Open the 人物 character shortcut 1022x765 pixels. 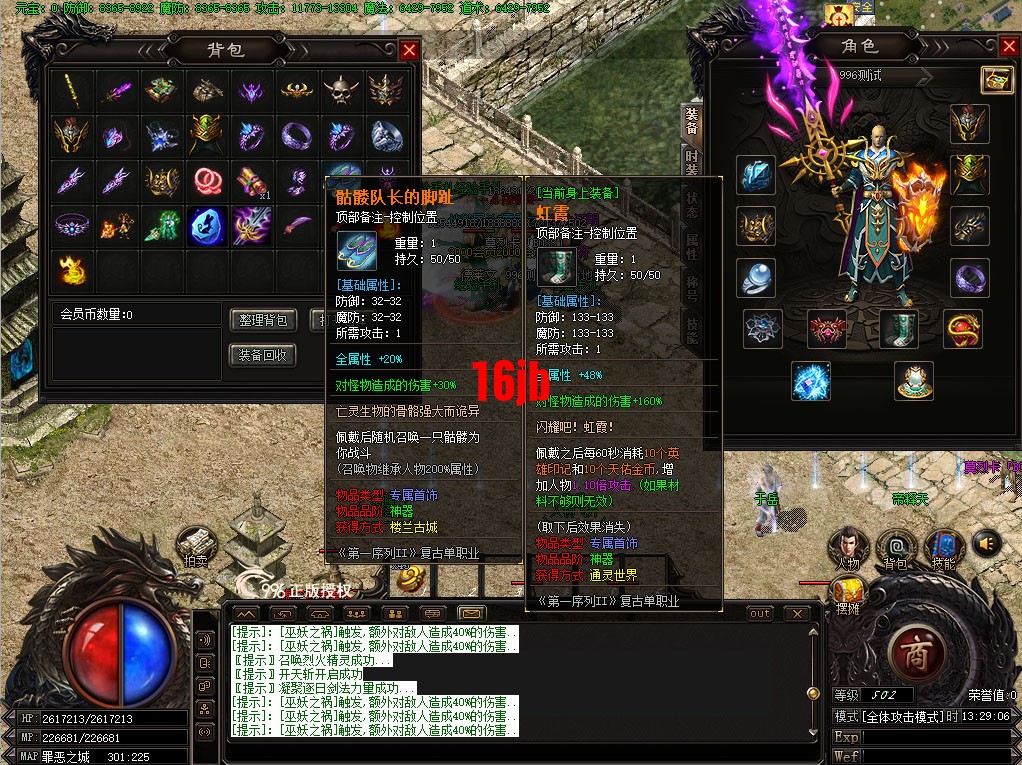click(x=848, y=546)
